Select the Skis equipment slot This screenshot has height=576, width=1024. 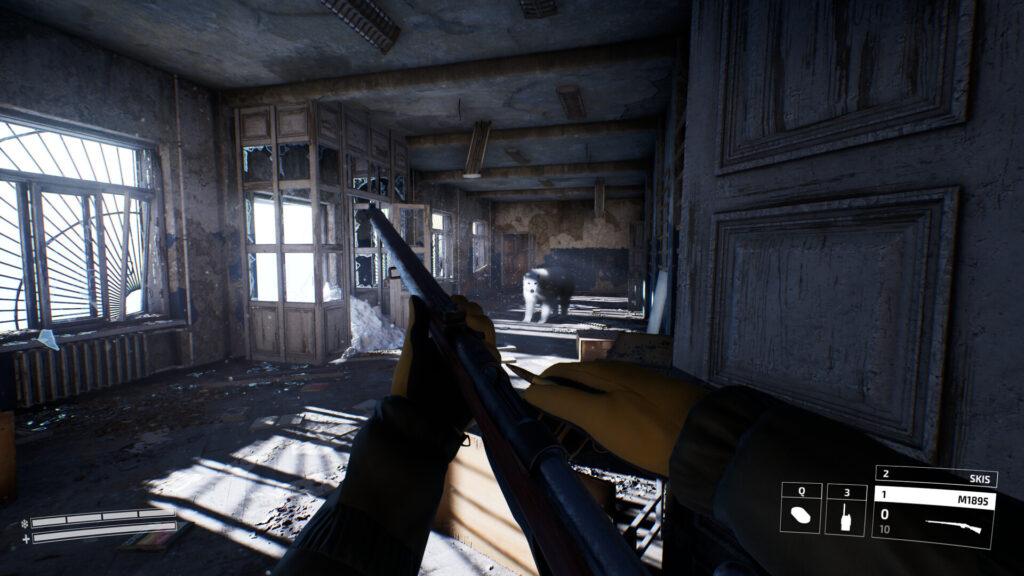[x=934, y=476]
